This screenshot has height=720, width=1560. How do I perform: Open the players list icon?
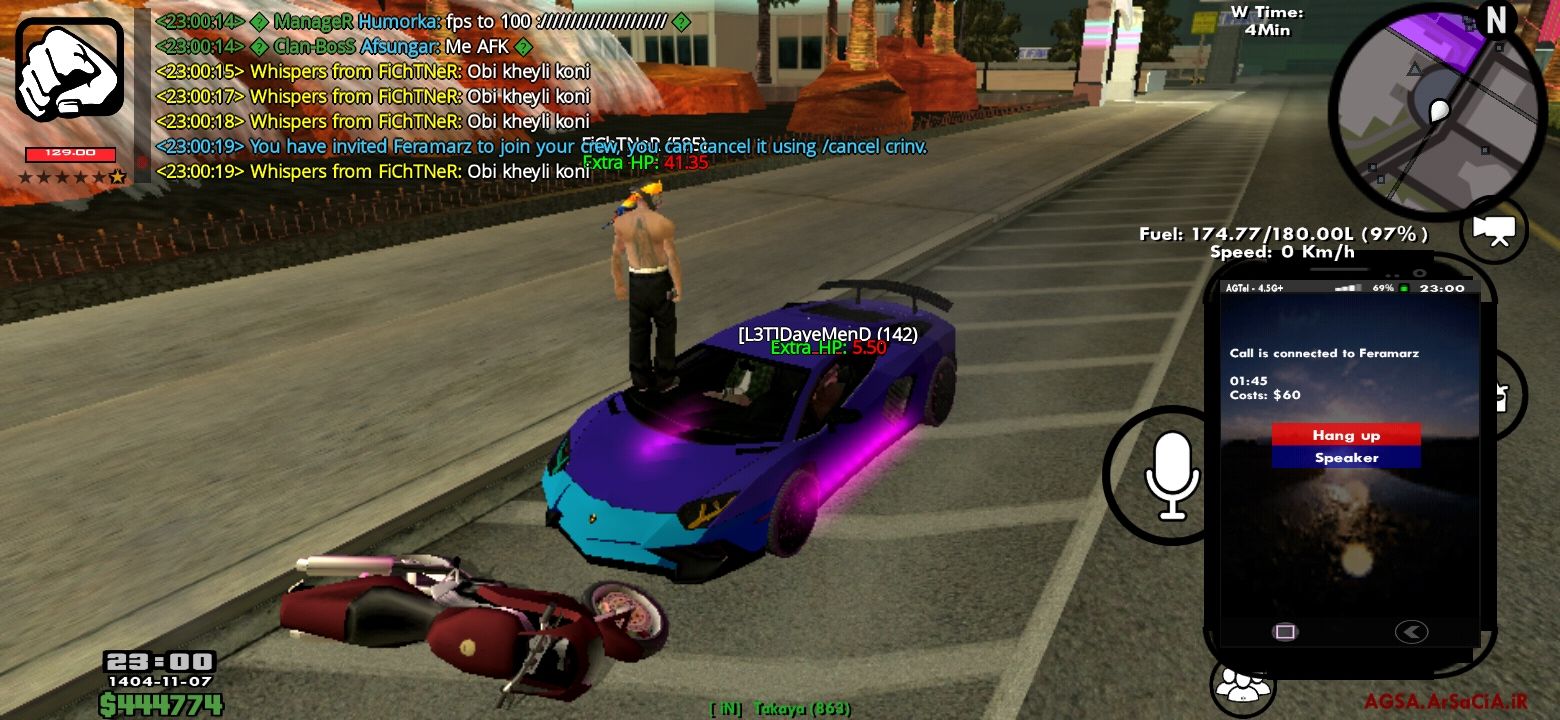tap(1241, 685)
